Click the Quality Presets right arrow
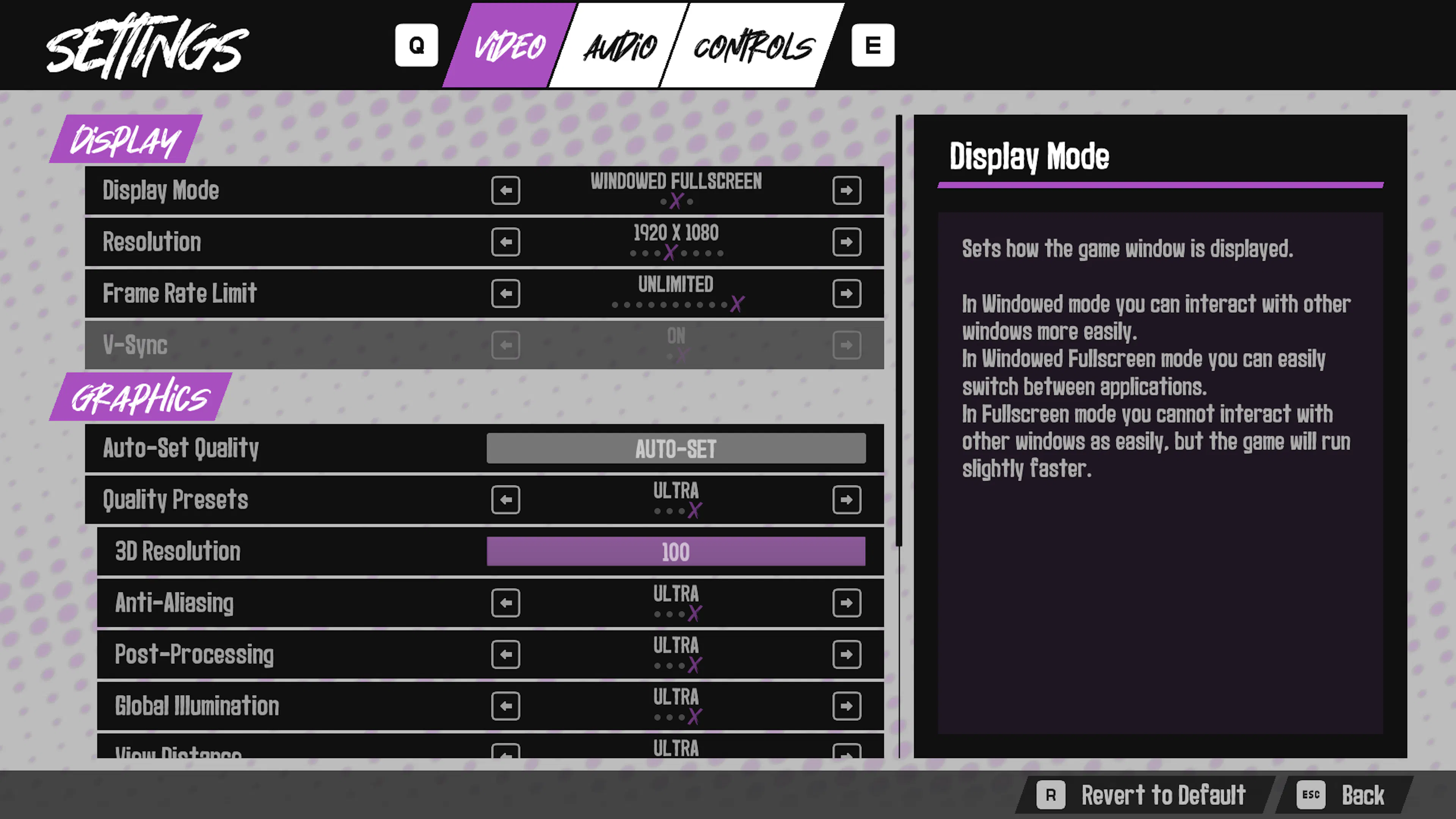This screenshot has width=1456, height=819. (x=846, y=500)
